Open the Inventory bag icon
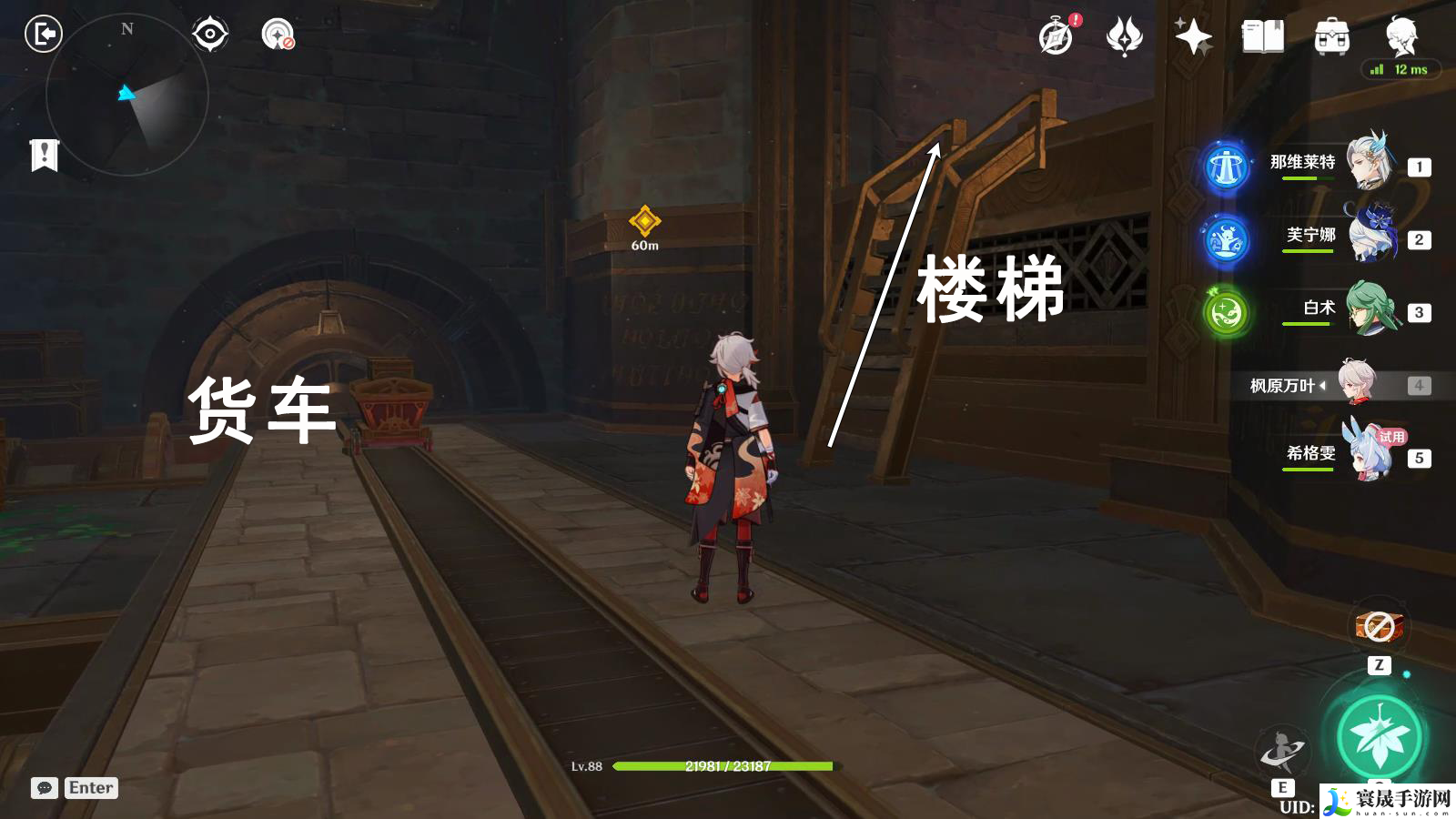The height and width of the screenshot is (819, 1456). pos(1330,38)
